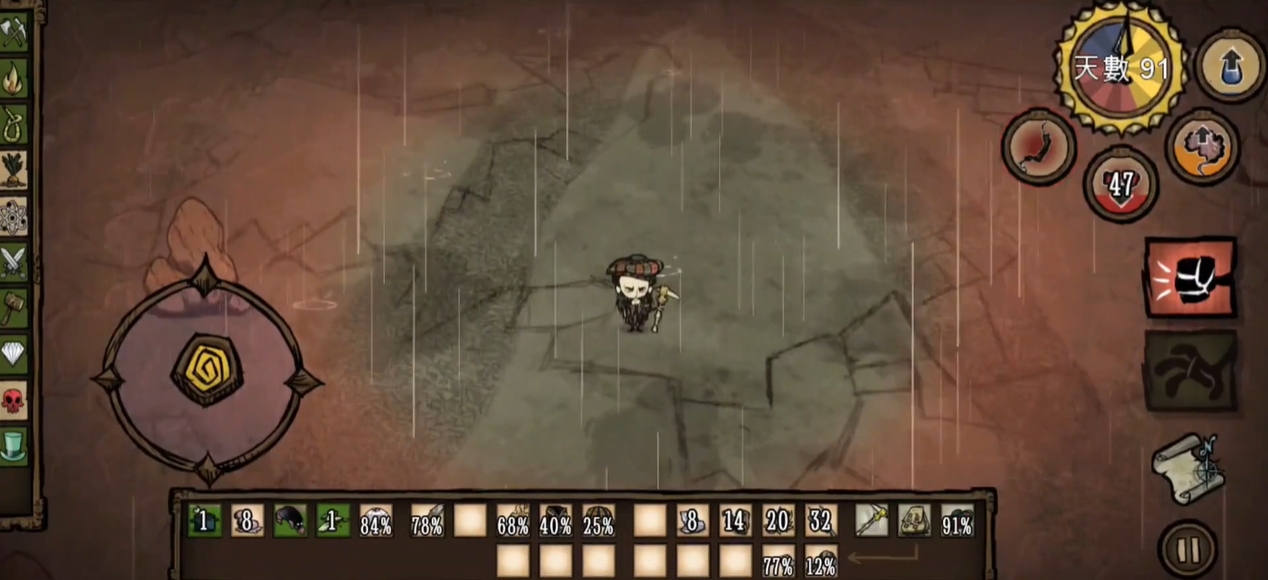Open the Magic red skull crafting tab

13,400
